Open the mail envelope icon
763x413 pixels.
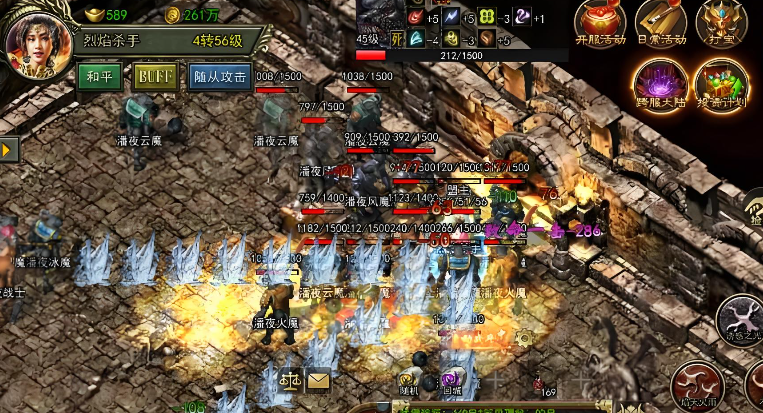click(319, 379)
